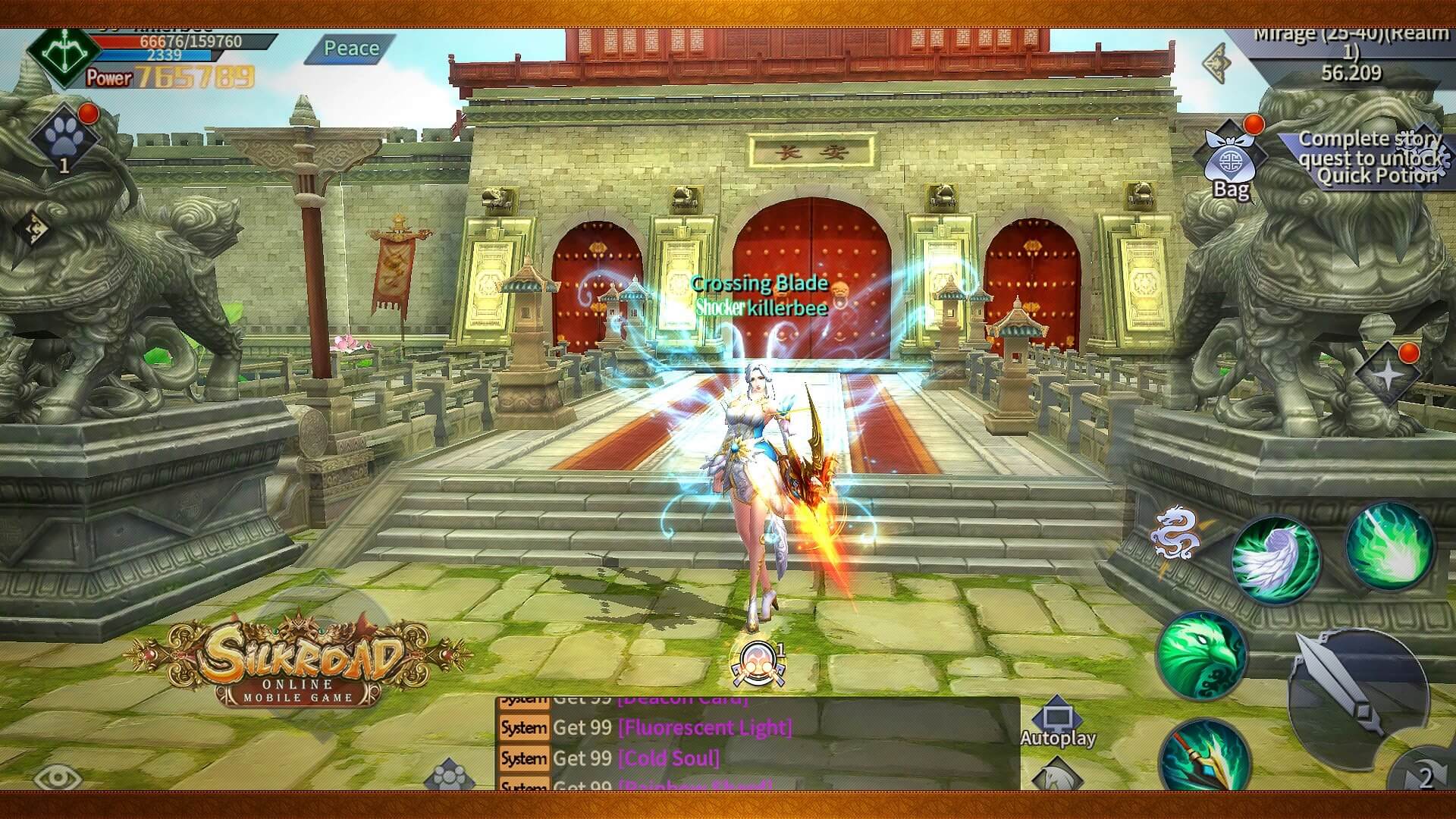Open the group members icon
Screen dimensions: 1456x819
(449, 777)
